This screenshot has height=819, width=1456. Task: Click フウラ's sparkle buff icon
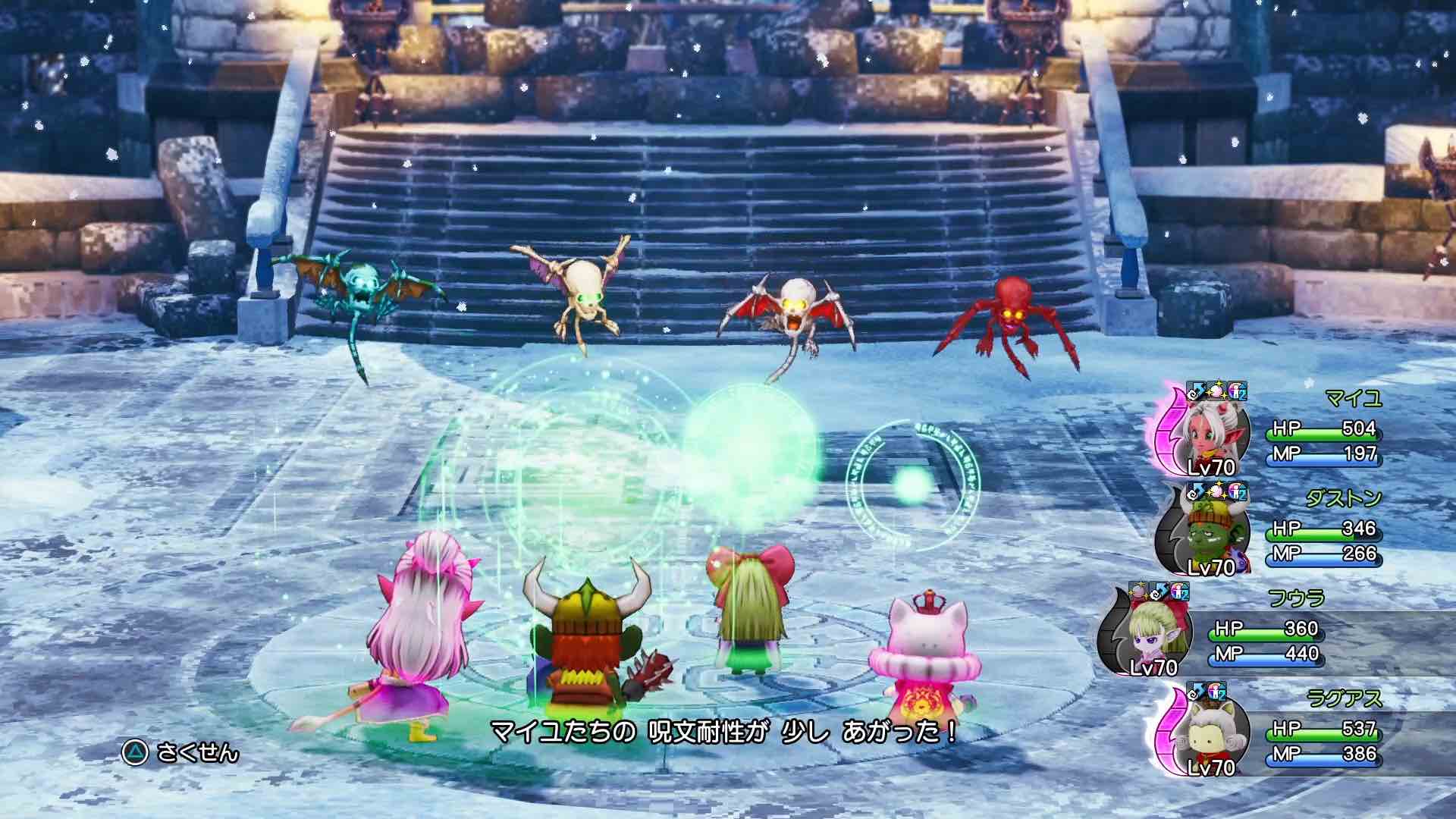1140,592
